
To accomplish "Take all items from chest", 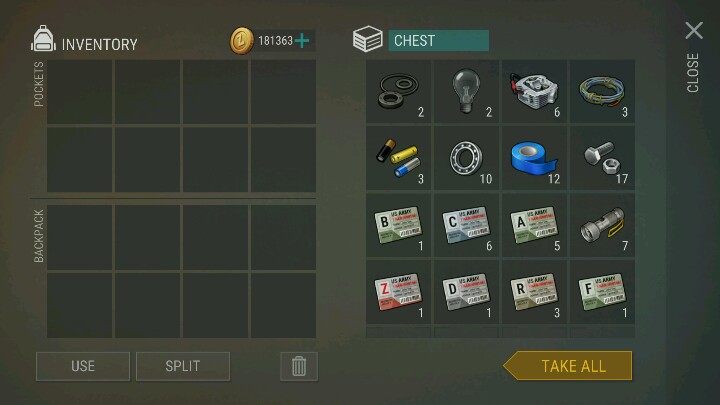I will pyautogui.click(x=568, y=366).
